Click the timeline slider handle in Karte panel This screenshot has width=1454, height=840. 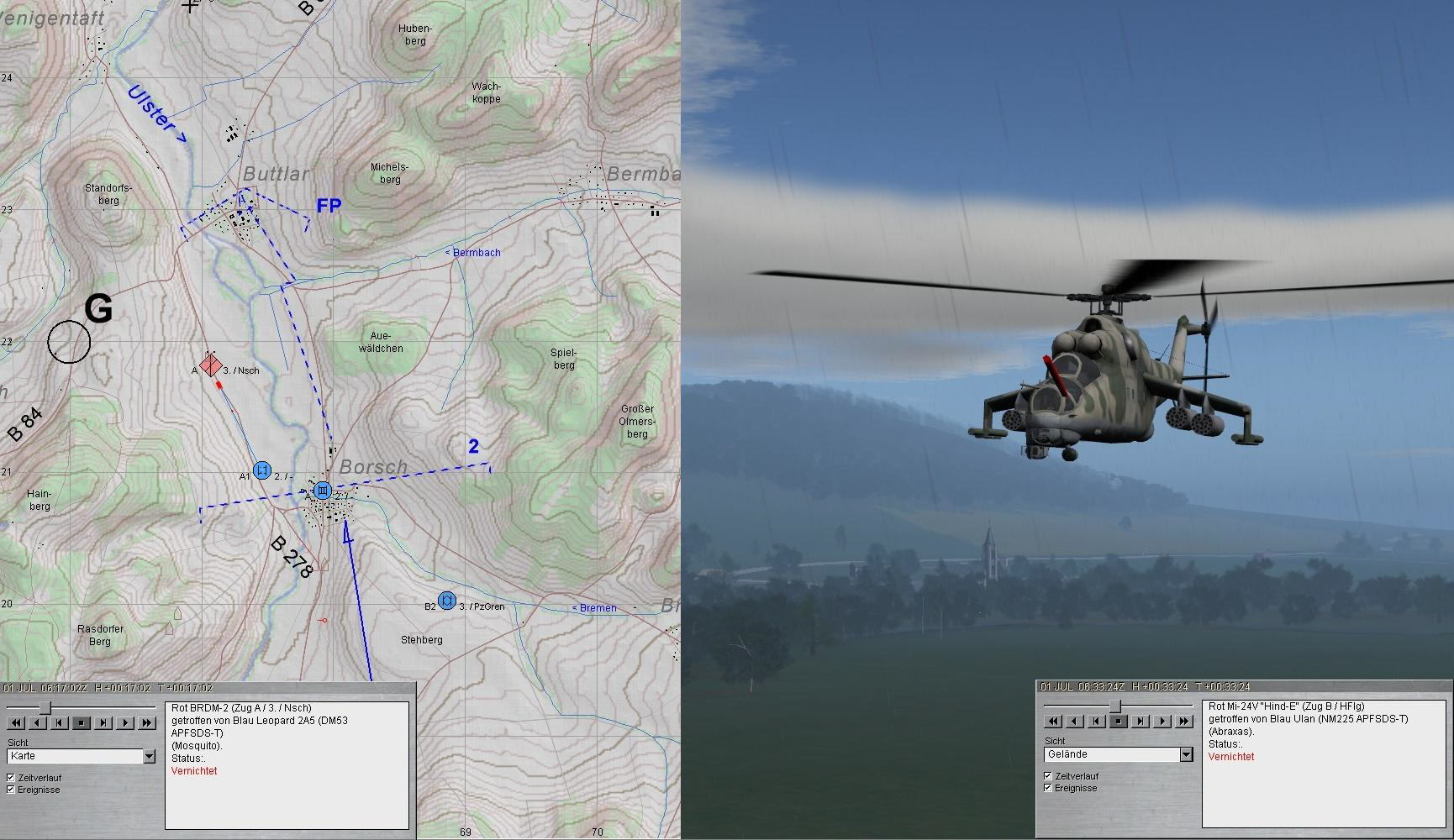click(x=45, y=708)
